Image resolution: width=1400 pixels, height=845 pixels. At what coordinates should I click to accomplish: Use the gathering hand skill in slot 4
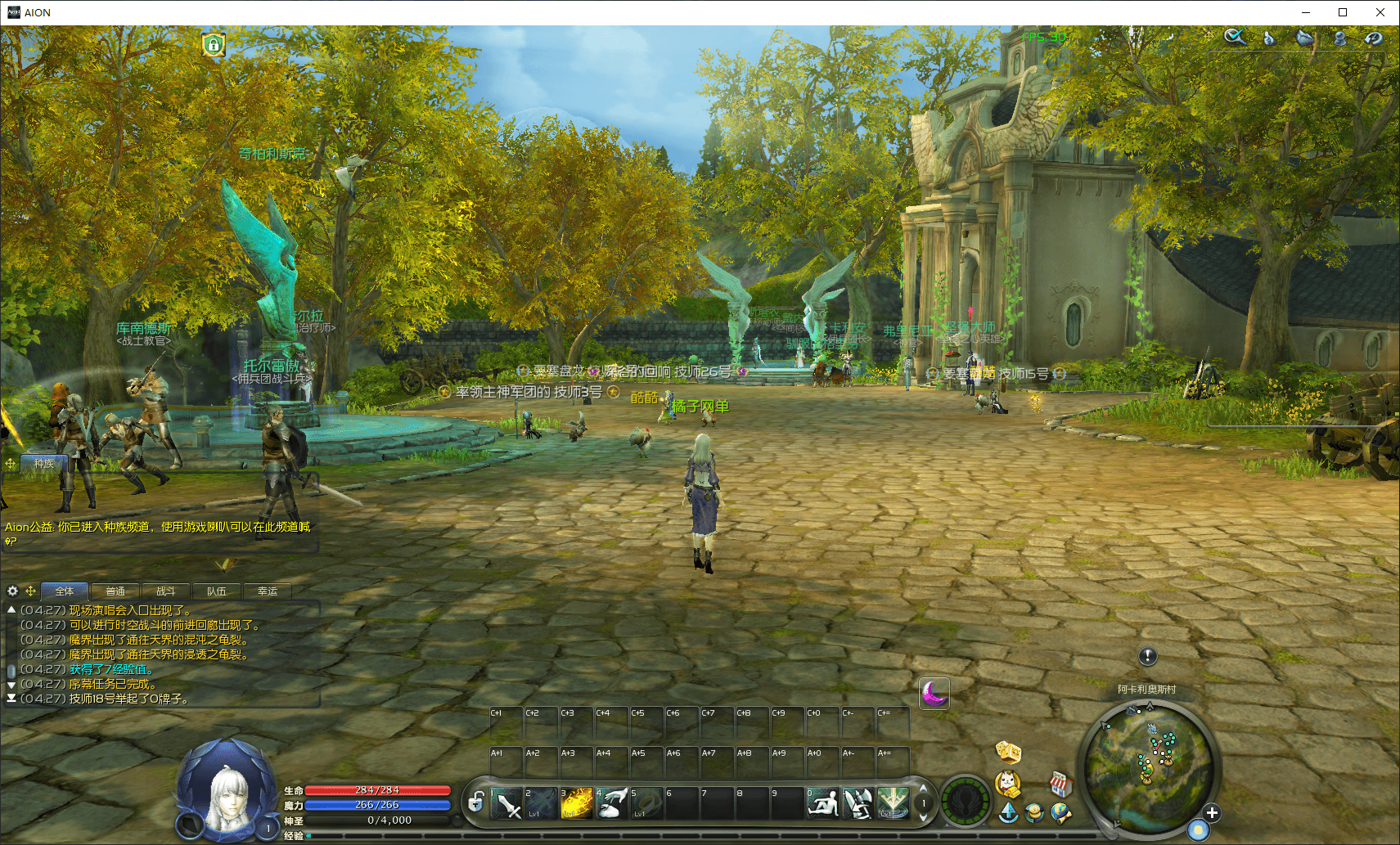pyautogui.click(x=612, y=803)
